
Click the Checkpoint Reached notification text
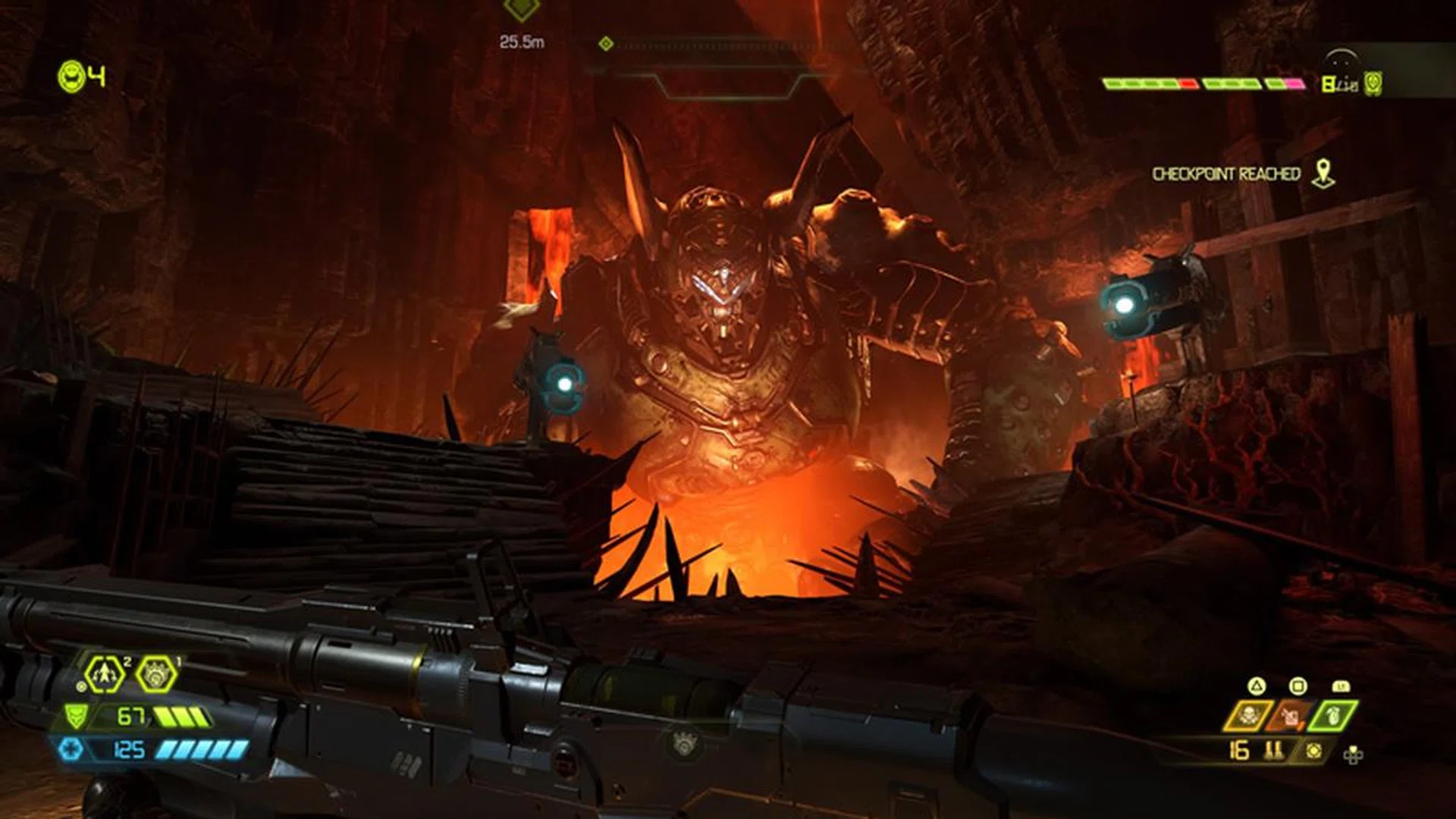click(1227, 173)
